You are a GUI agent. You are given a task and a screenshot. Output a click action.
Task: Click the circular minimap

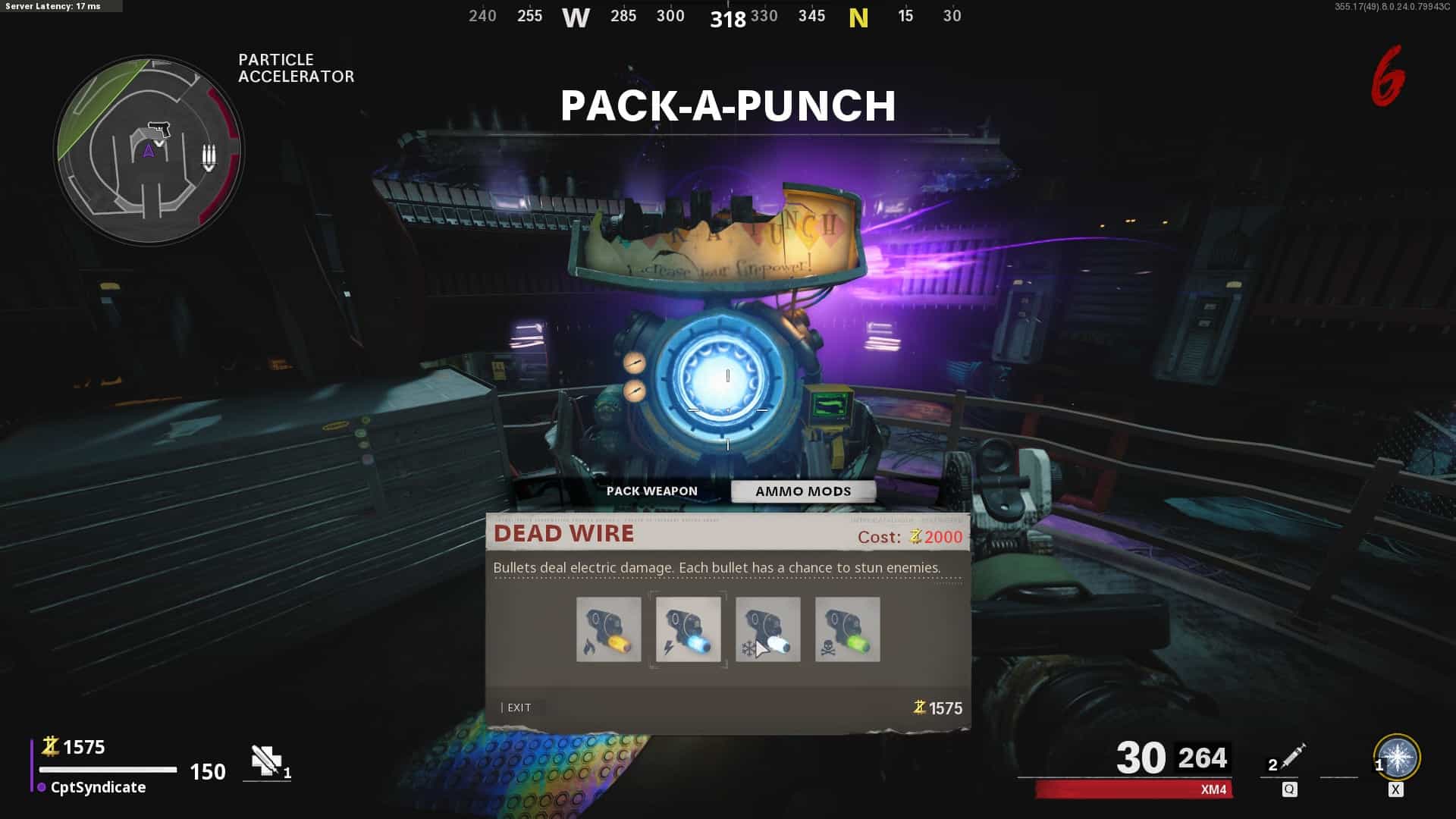coord(149,150)
